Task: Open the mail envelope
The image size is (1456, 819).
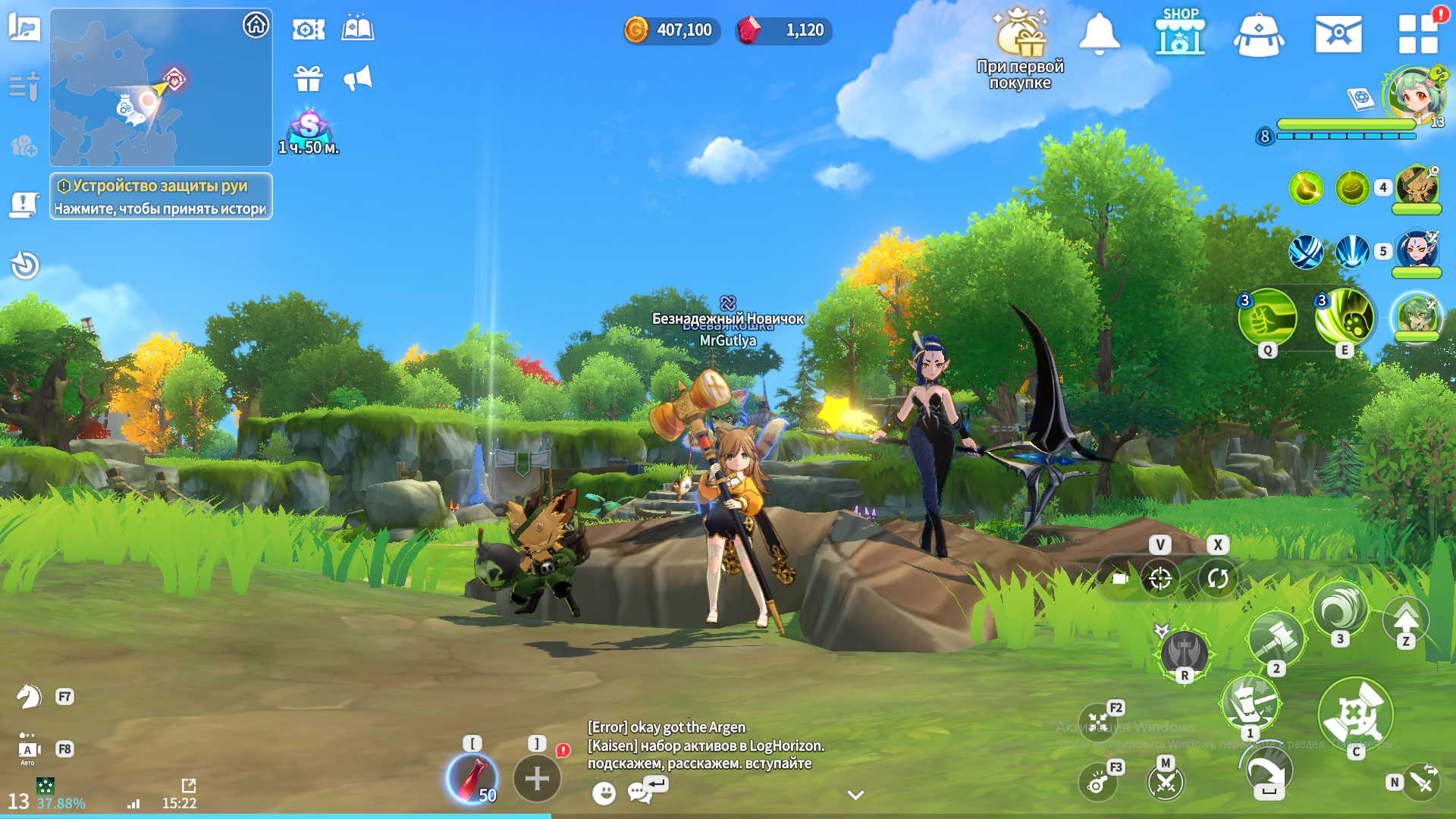Action: [1338, 35]
